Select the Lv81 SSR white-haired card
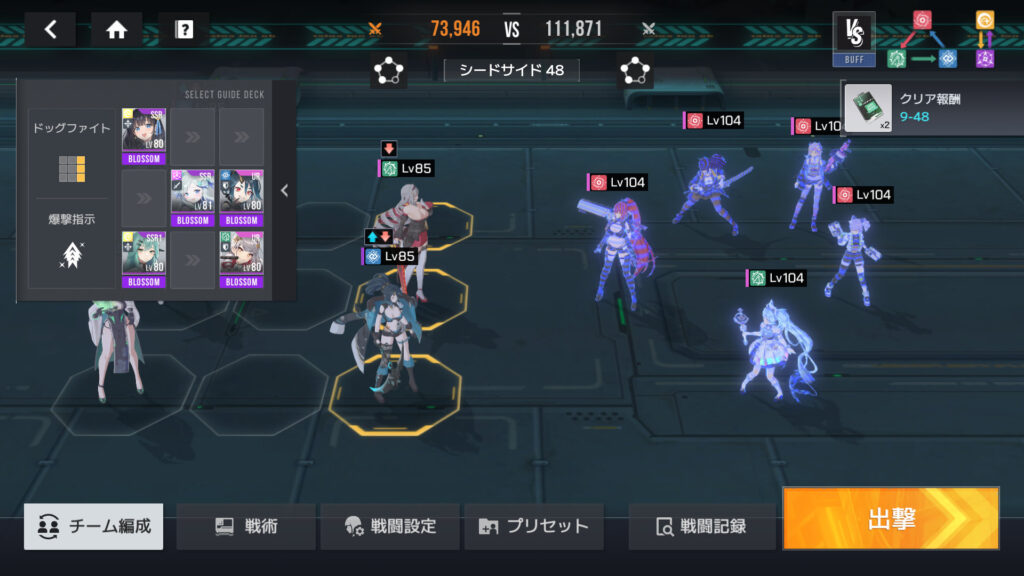Viewport: 1024px width, 576px height. coord(192,198)
